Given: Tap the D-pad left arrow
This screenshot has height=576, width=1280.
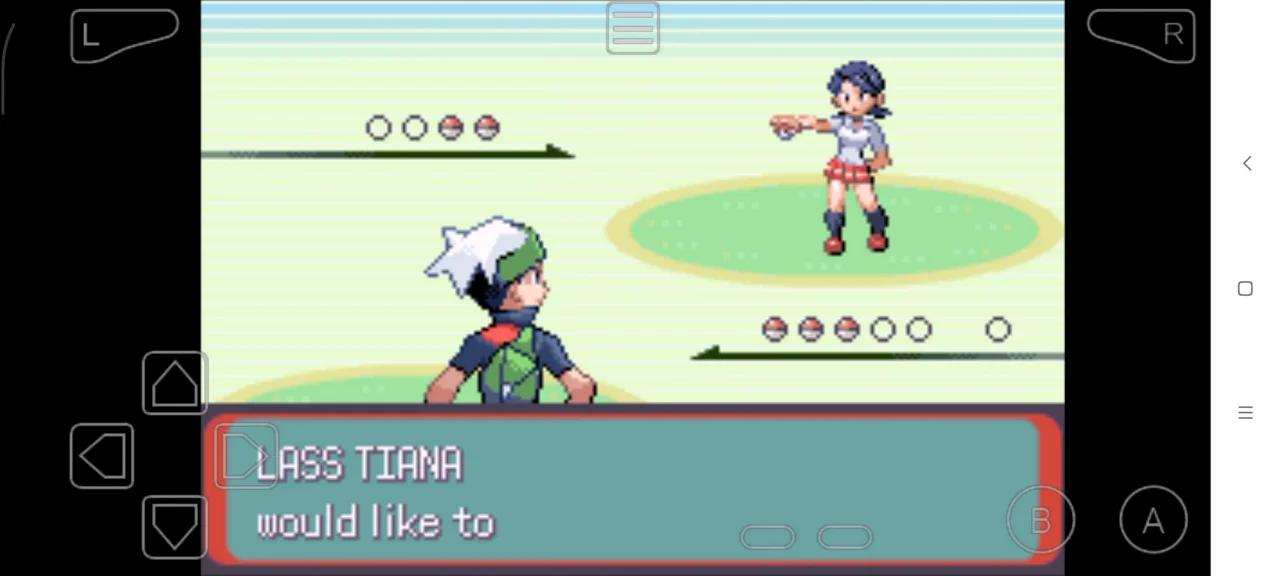Looking at the screenshot, I should (102, 456).
